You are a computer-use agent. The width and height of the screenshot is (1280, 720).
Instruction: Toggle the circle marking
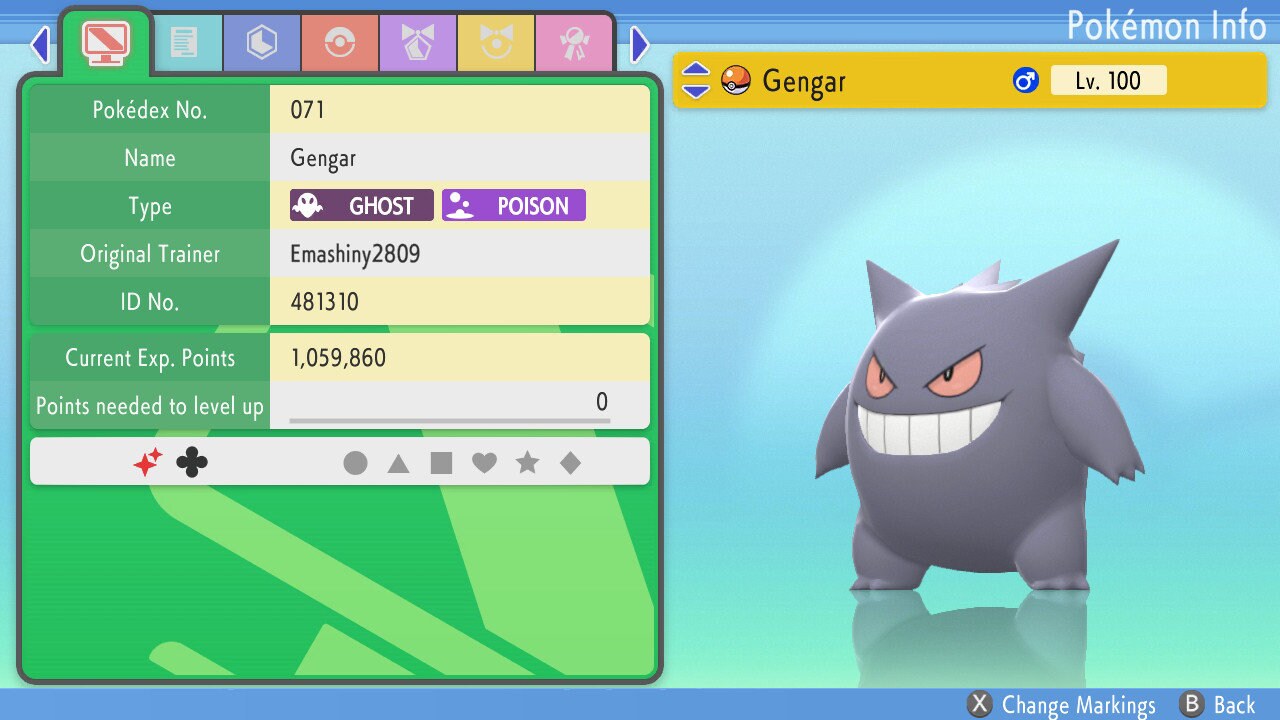click(355, 463)
